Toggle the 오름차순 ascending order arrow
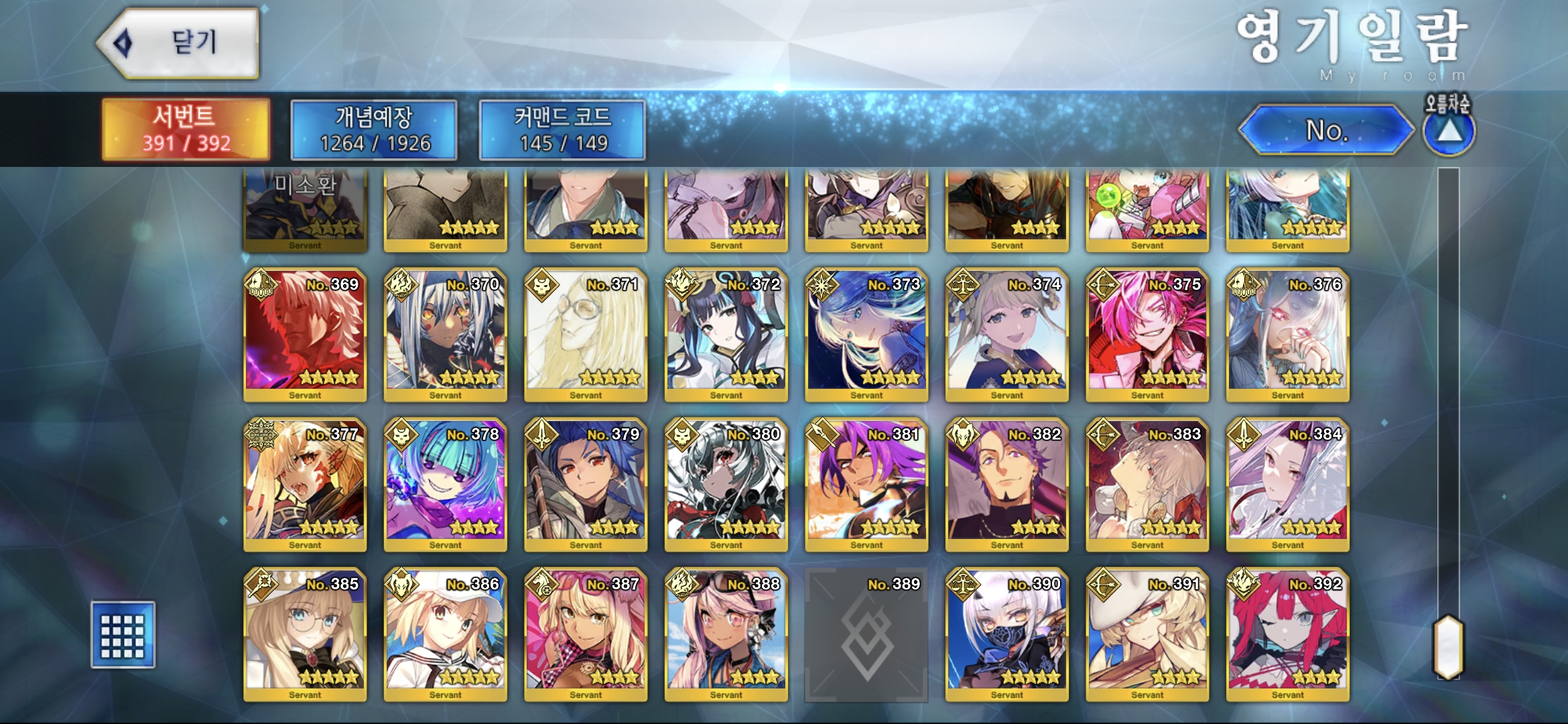Viewport: 1568px width, 724px height. pyautogui.click(x=1449, y=130)
